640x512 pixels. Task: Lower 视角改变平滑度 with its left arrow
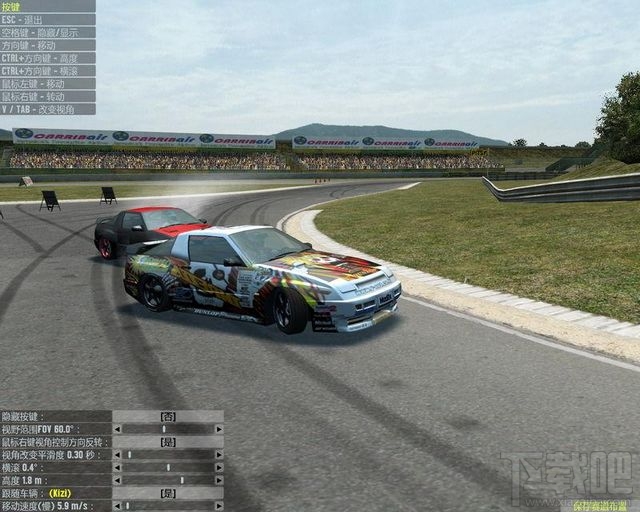(x=116, y=455)
